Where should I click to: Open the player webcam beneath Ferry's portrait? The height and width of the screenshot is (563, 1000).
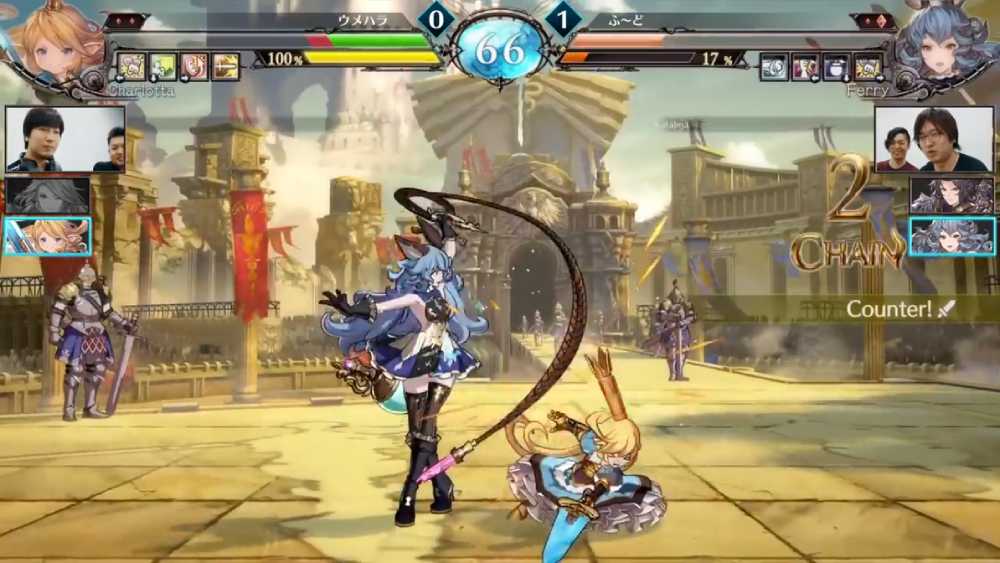933,139
